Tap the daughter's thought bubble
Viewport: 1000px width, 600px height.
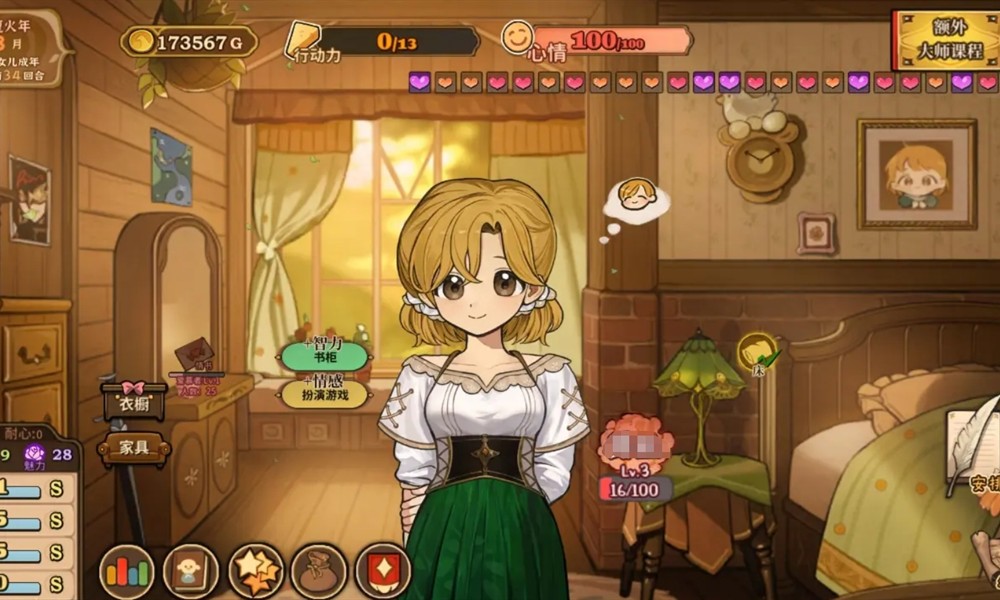pos(634,200)
